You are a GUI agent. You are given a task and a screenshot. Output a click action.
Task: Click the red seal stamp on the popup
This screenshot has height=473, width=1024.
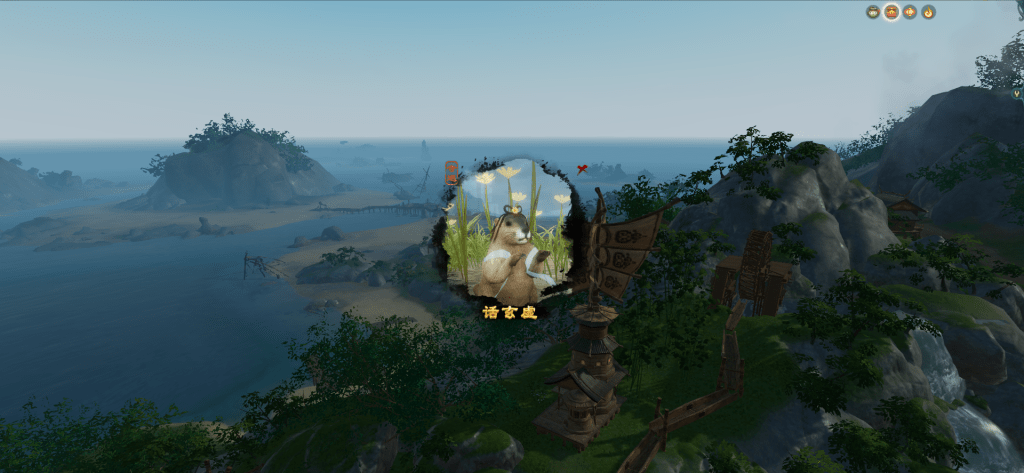tap(451, 171)
